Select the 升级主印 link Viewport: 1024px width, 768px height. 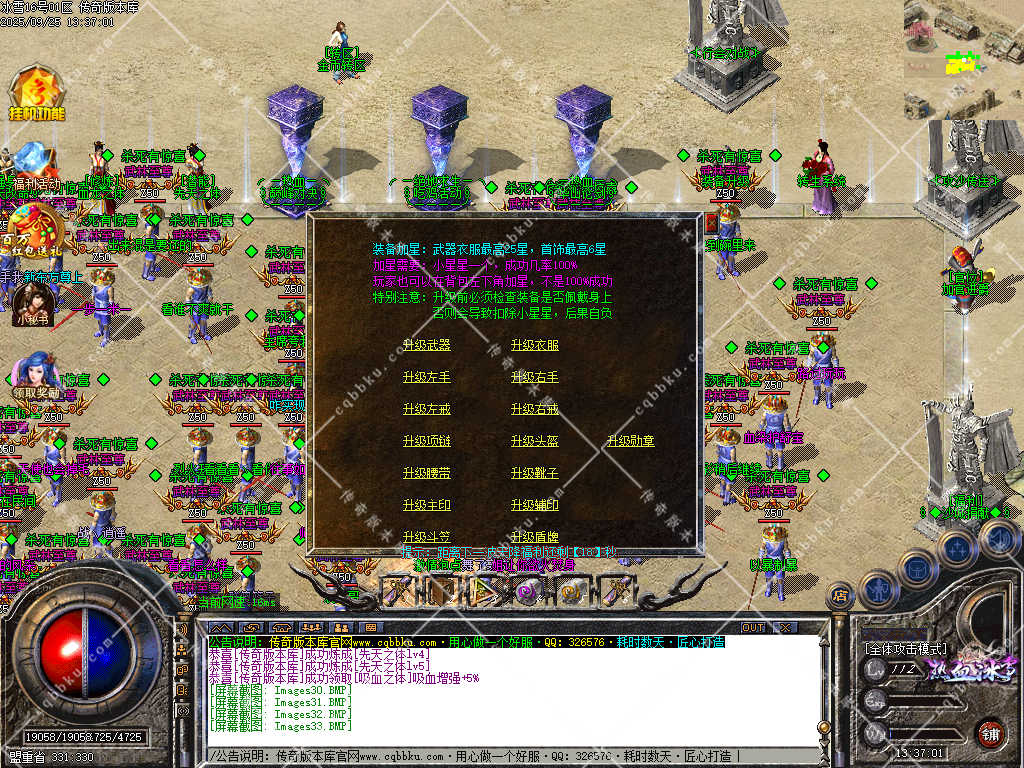tap(427, 505)
